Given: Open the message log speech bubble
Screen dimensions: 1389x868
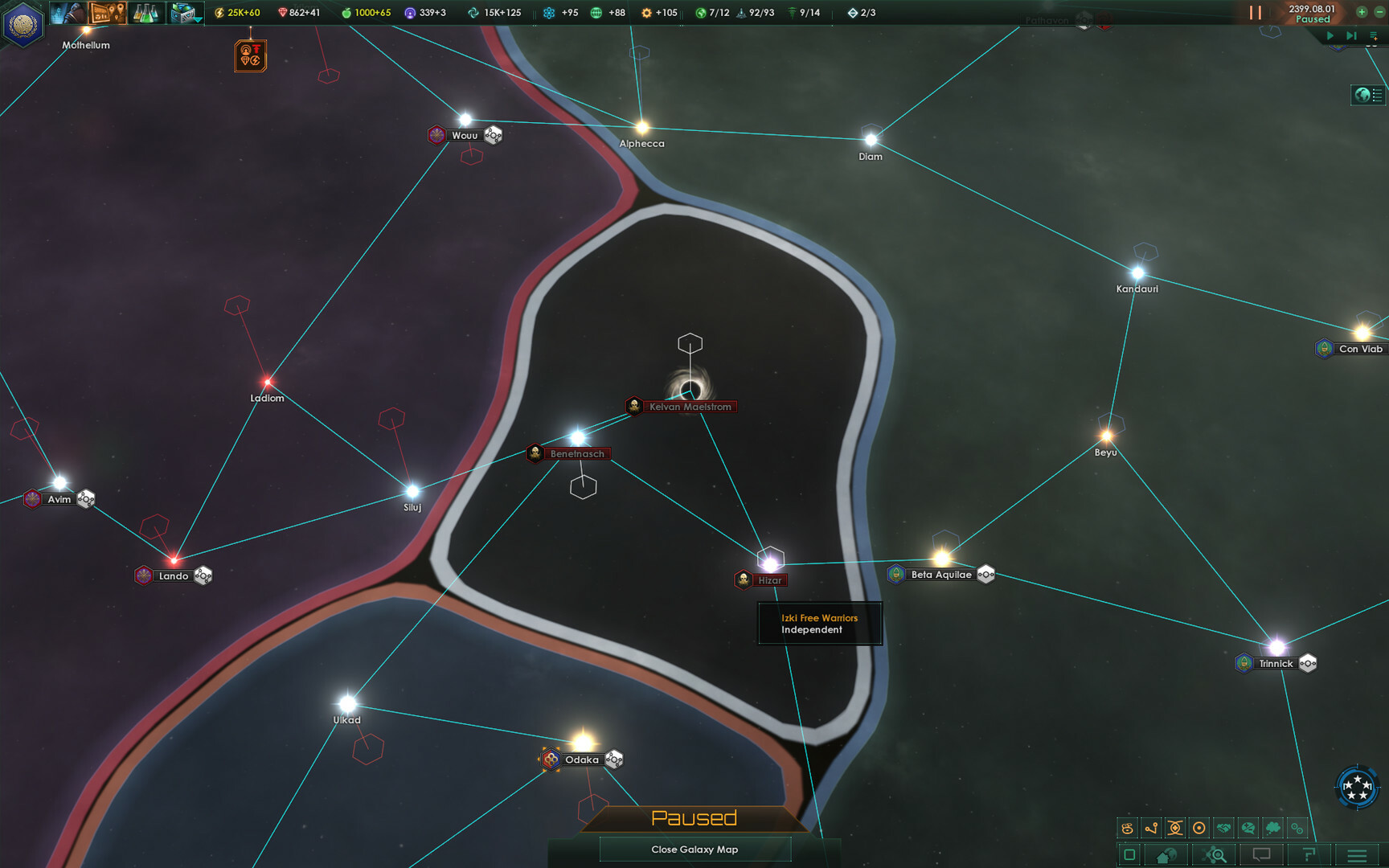Looking at the screenshot, I should point(1260,854).
